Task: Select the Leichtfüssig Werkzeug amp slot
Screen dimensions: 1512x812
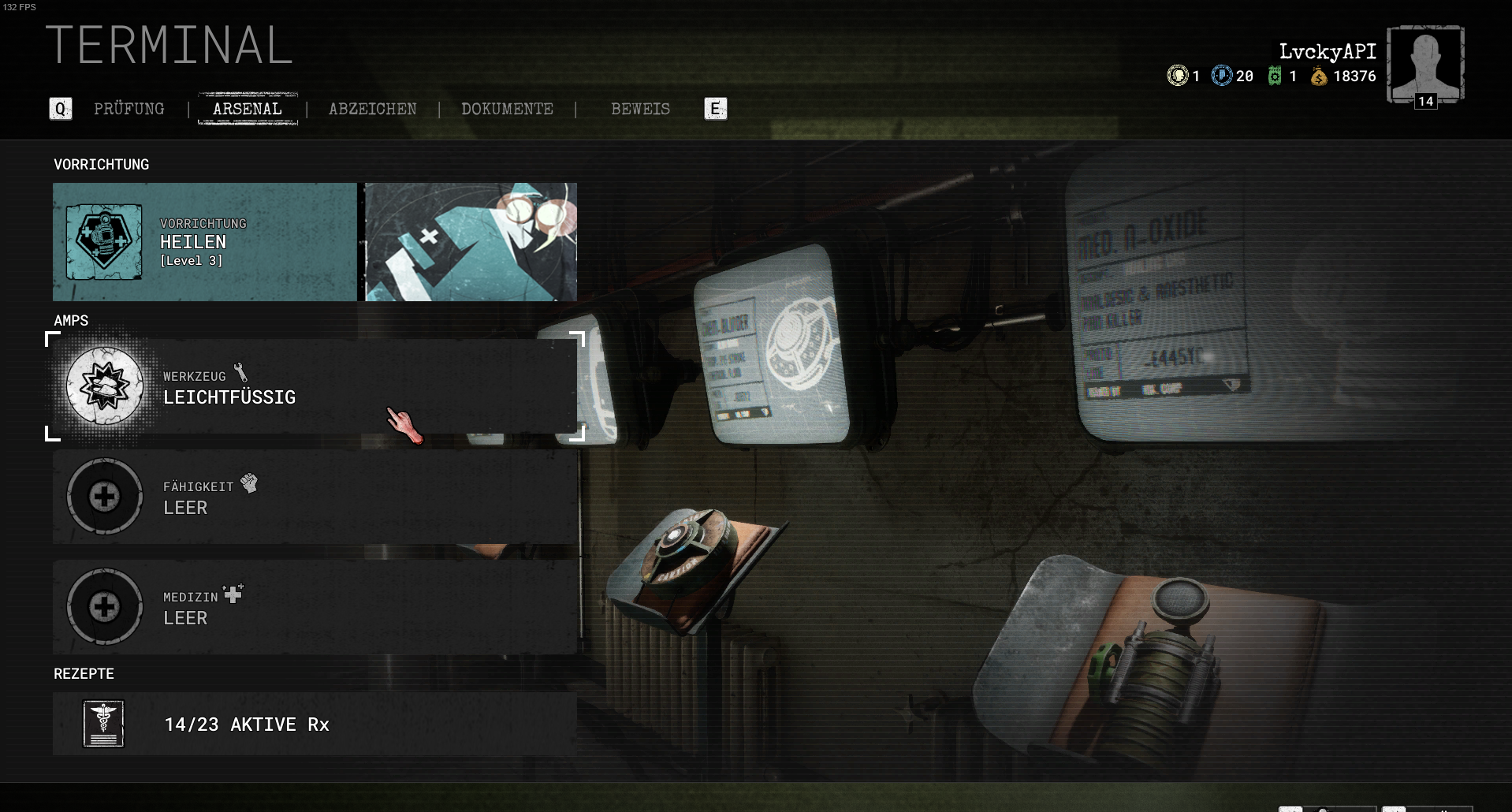Action: click(315, 386)
